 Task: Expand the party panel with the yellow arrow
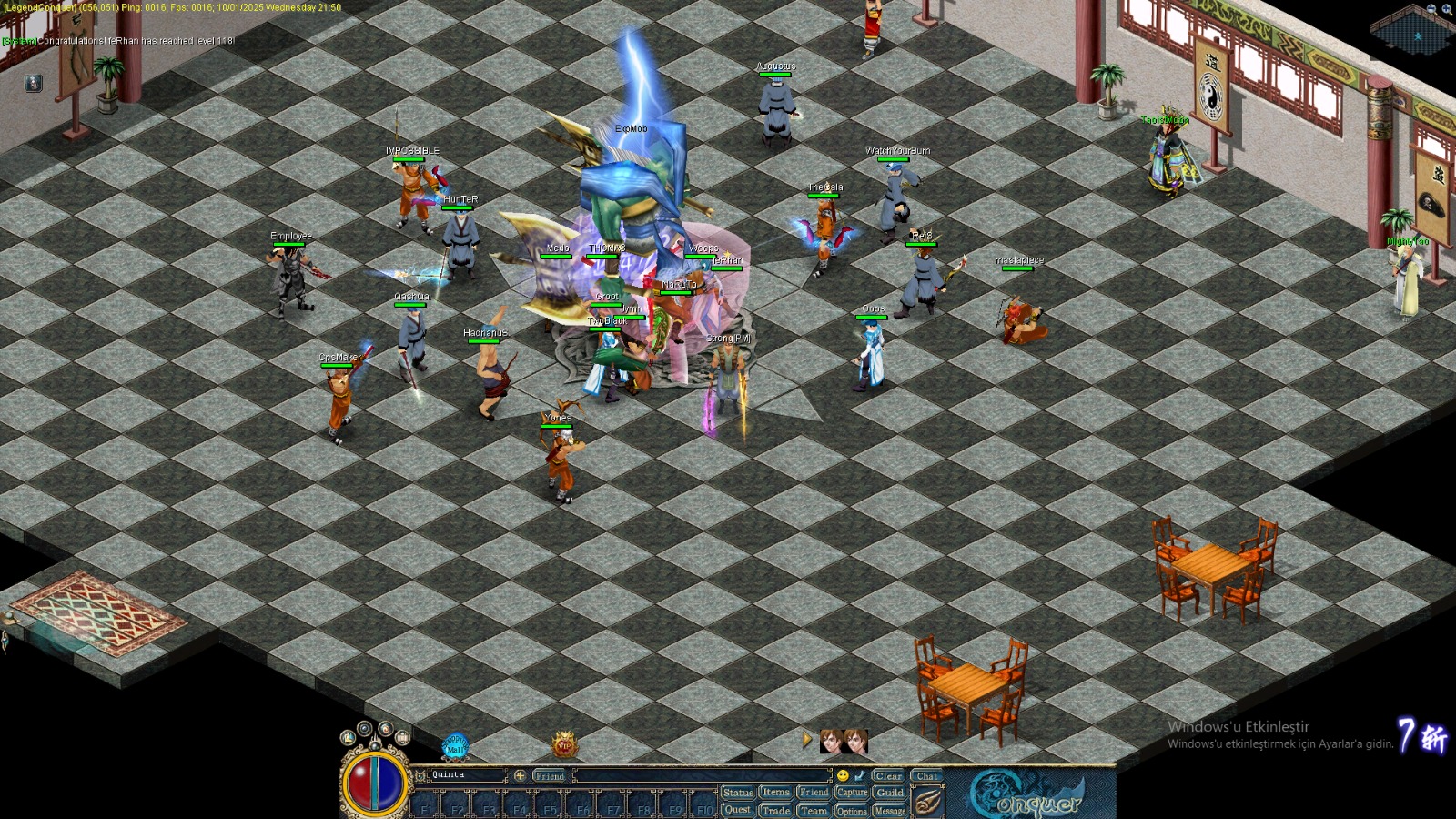[806, 739]
